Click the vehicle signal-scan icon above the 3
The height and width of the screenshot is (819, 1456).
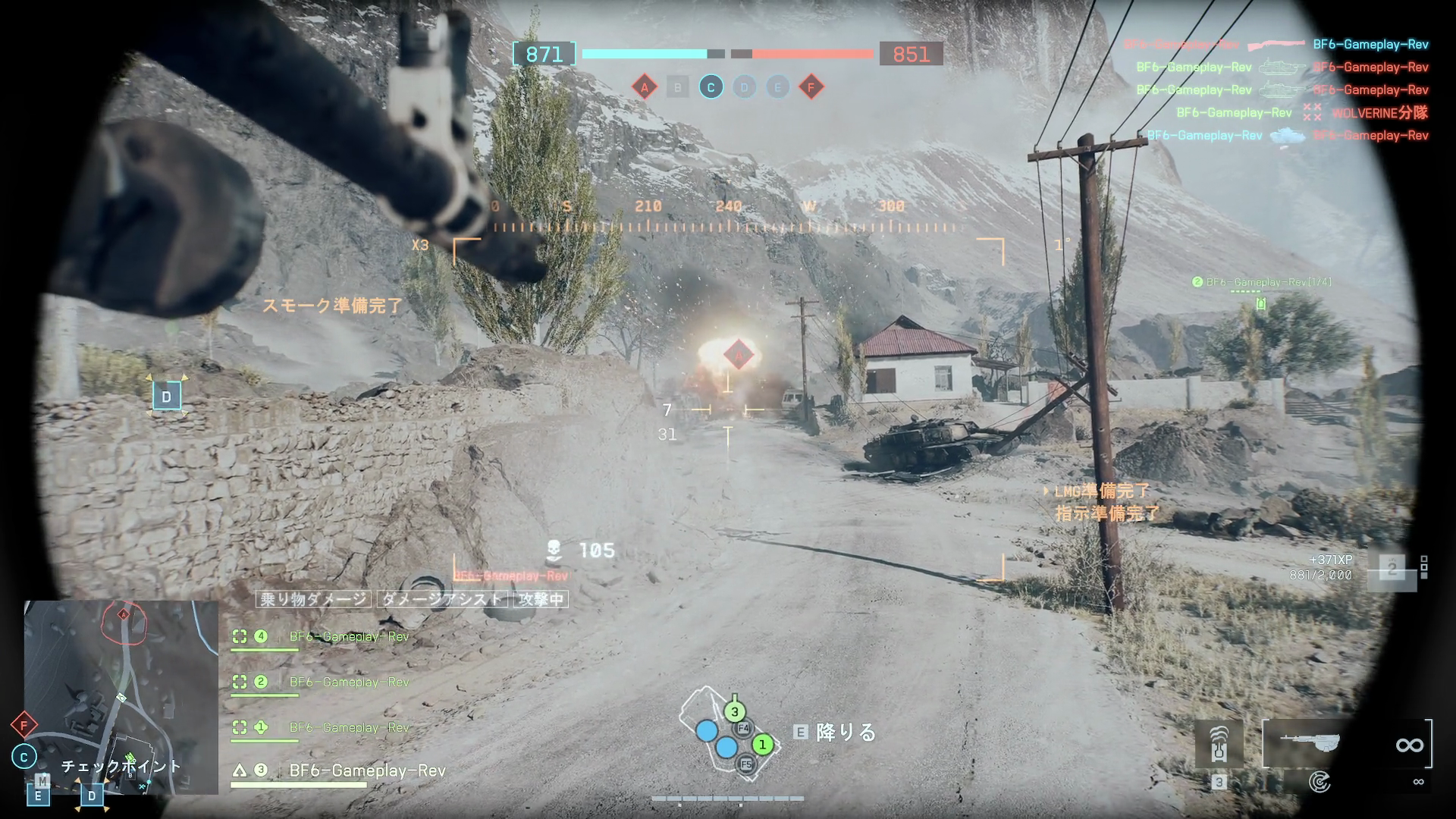1219,743
